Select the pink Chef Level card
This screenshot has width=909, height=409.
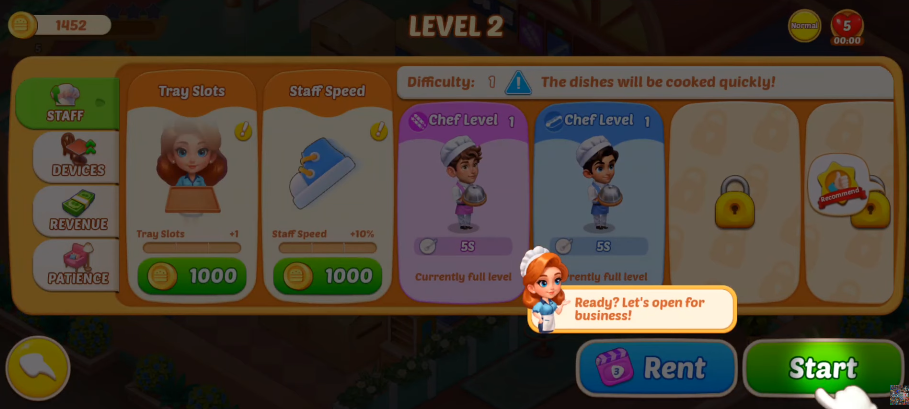(x=463, y=201)
